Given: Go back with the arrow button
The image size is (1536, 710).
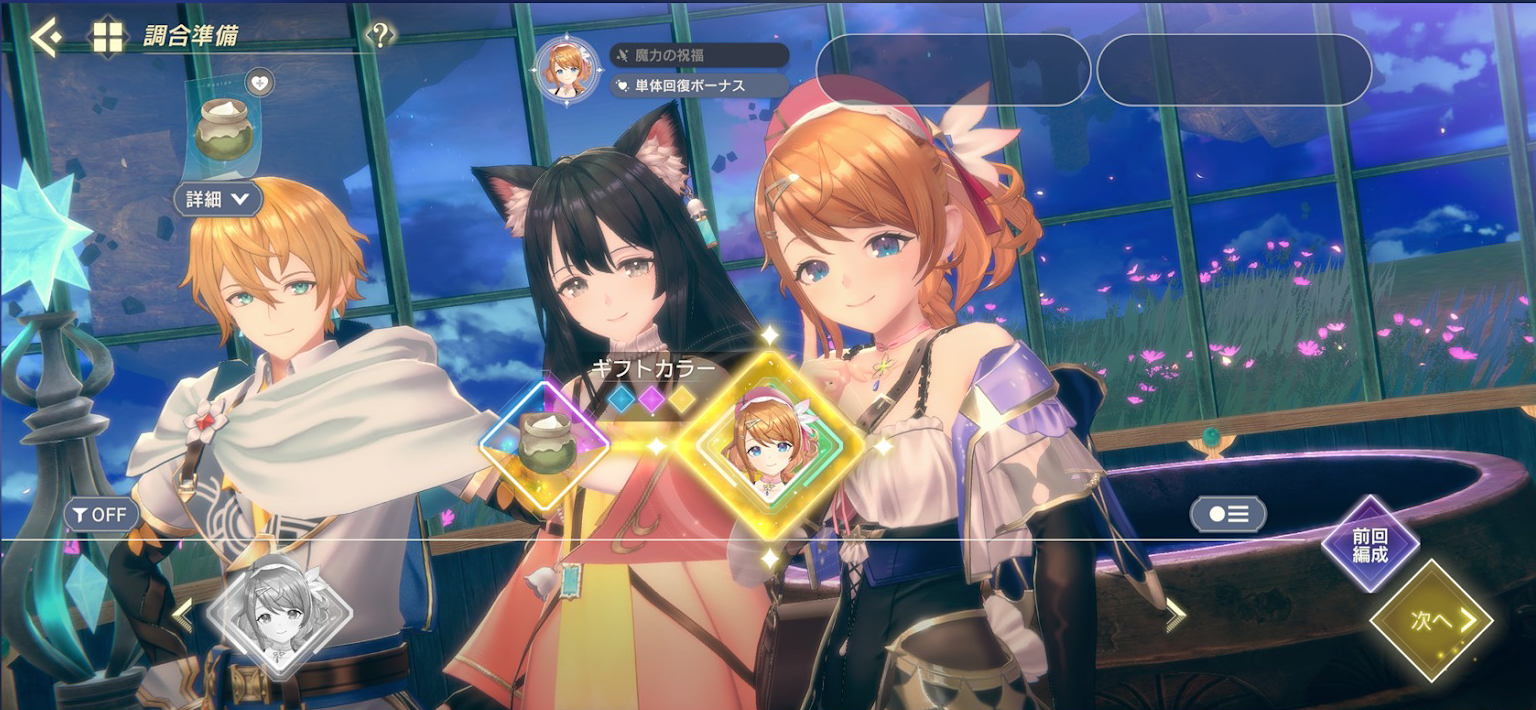Looking at the screenshot, I should point(45,38).
